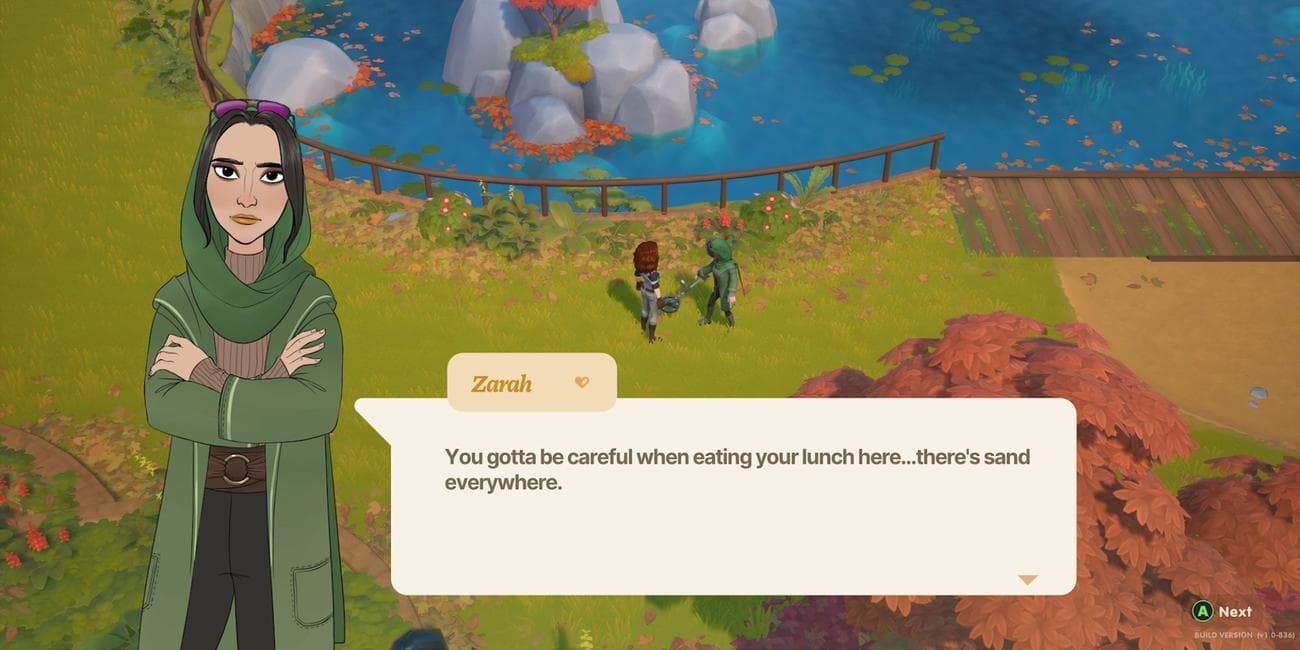
Task: Advance dialogue with the orange arrow indicator
Action: [1027, 580]
